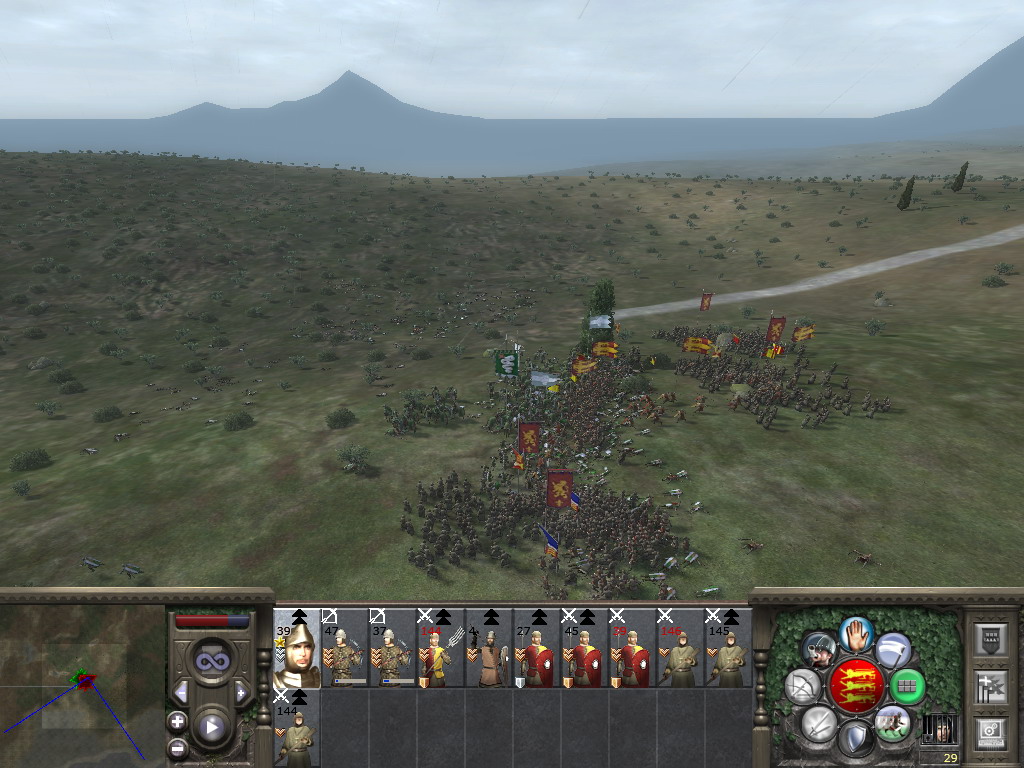The image size is (1024, 768).
Task: Click the battle minimap
Action: tap(82, 682)
